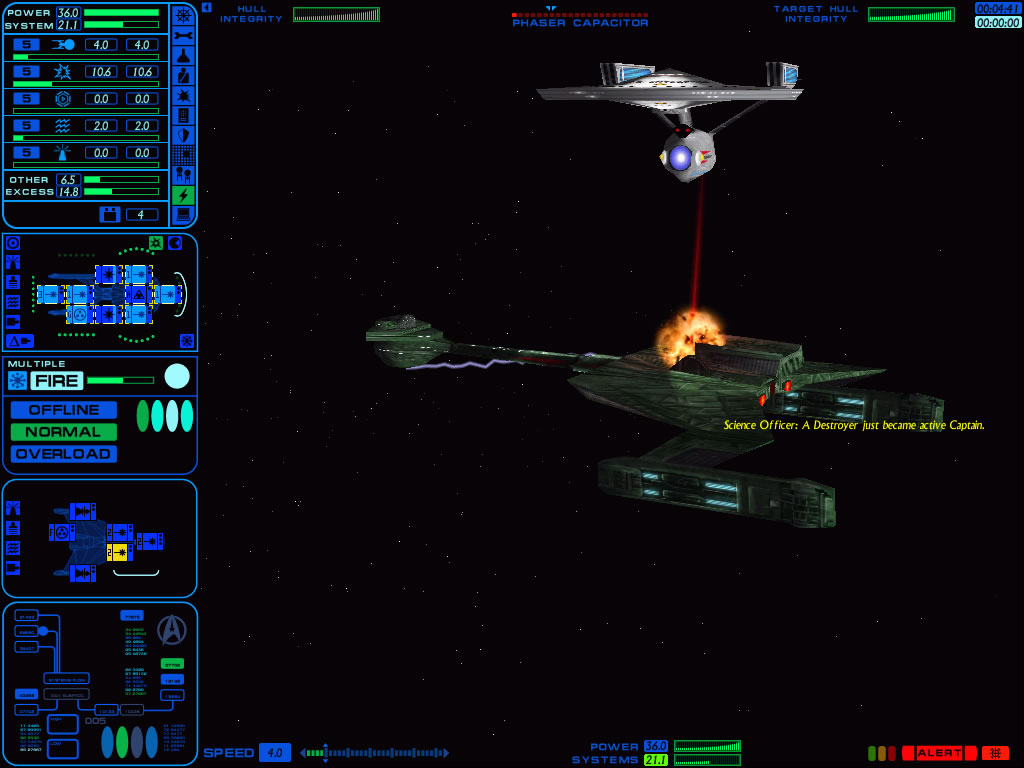Select the yellow highlighted weapon on target schematic

point(119,552)
